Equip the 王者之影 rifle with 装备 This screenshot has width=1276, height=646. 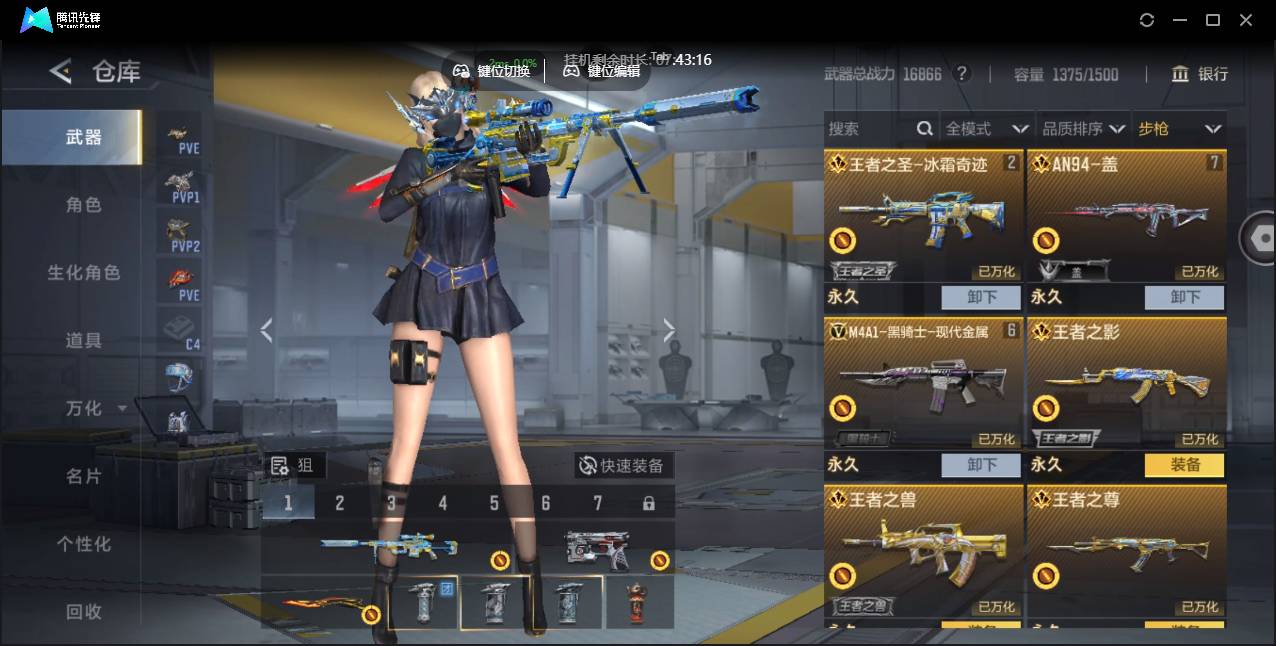click(x=1185, y=465)
